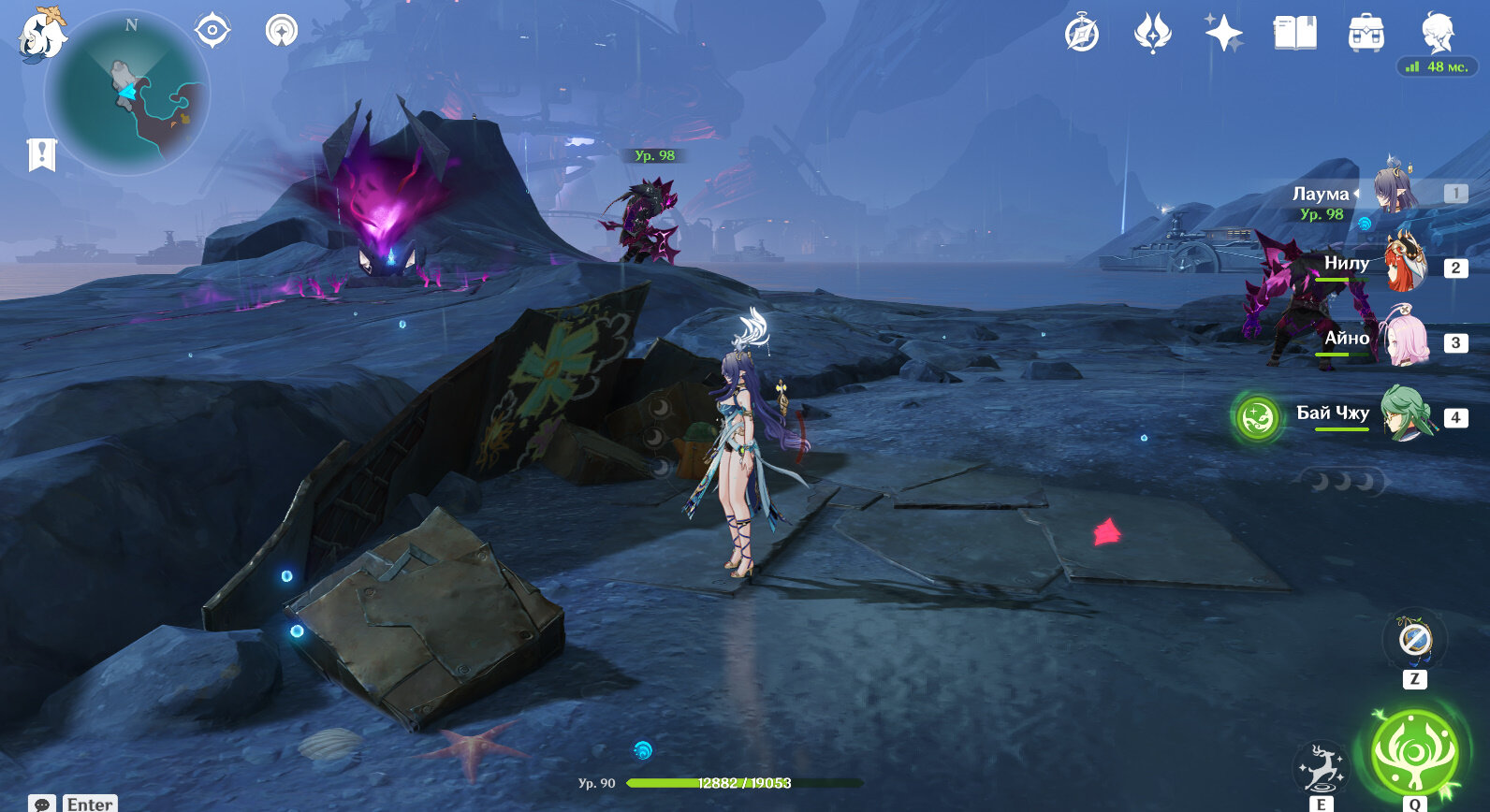
Task: Open the Paimon menu
Action: (42, 36)
